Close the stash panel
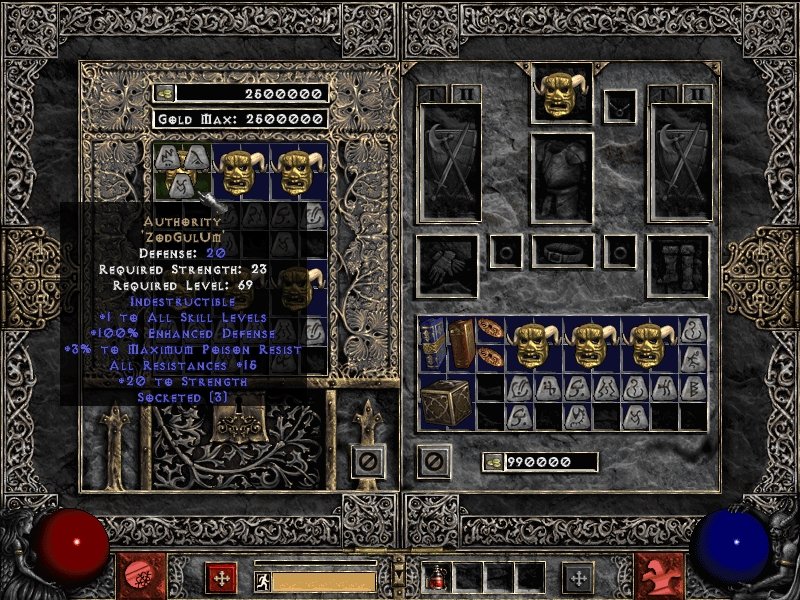 (x=367, y=461)
